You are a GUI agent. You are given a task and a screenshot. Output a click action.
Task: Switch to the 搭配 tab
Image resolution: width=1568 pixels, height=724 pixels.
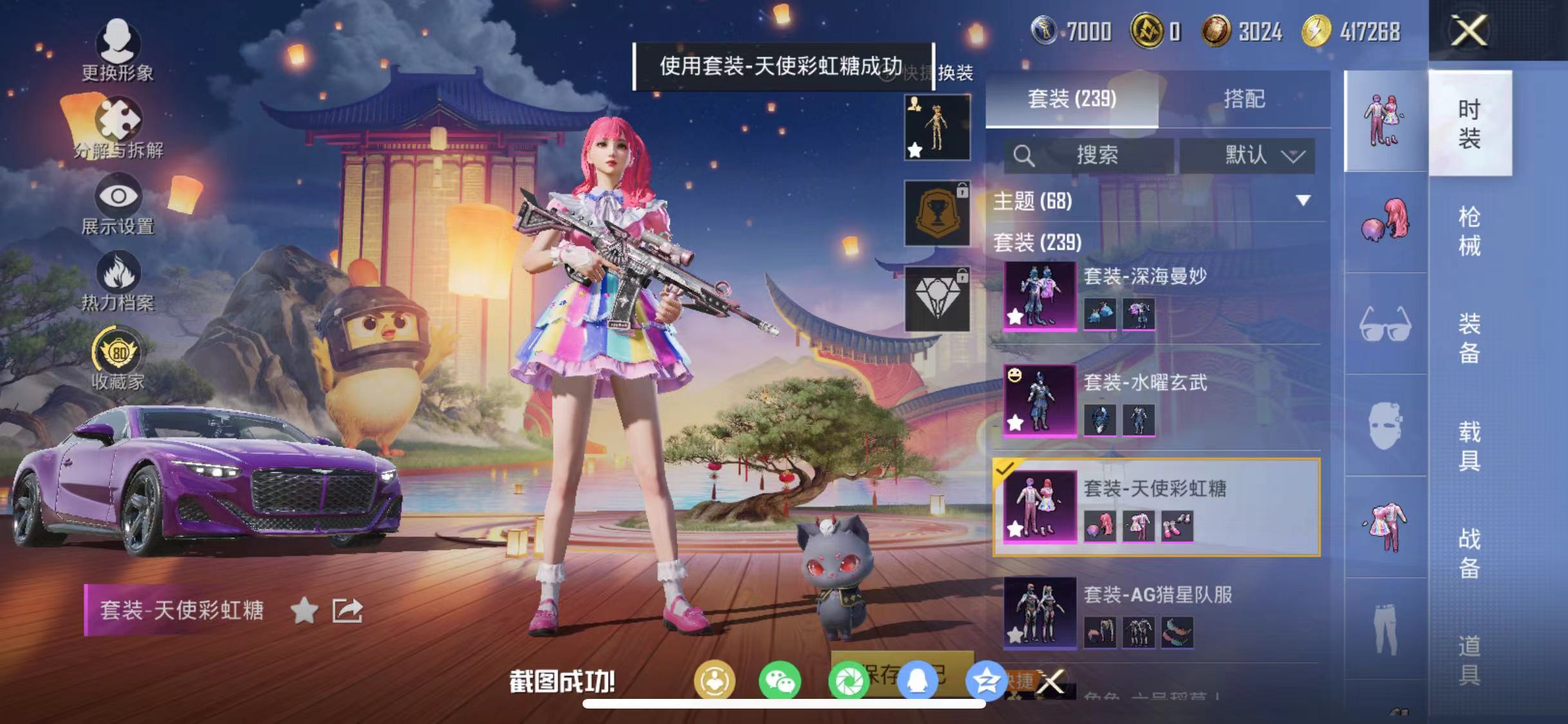tap(1246, 98)
